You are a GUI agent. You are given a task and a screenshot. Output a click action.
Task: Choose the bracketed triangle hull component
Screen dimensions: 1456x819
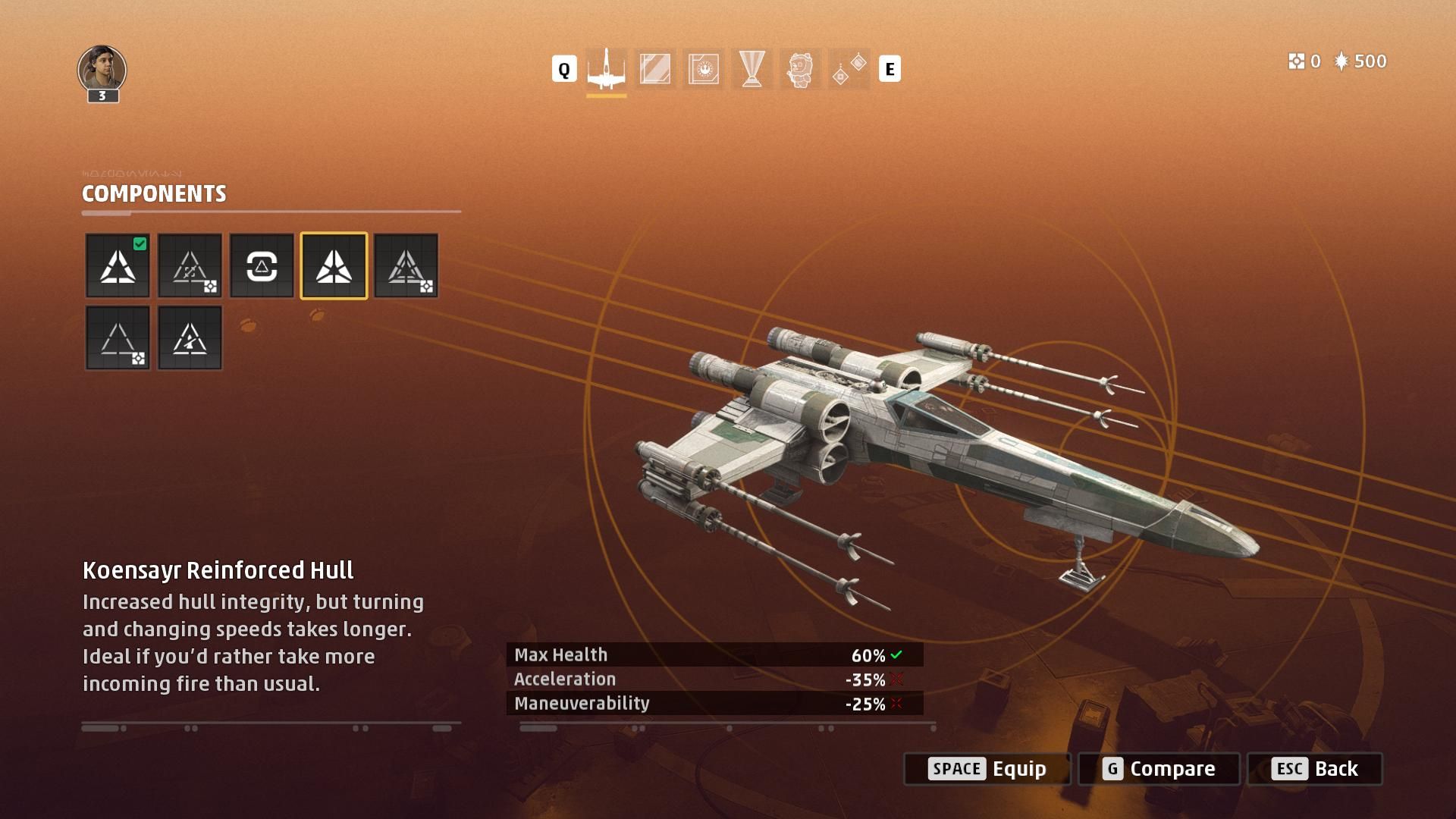tap(262, 265)
